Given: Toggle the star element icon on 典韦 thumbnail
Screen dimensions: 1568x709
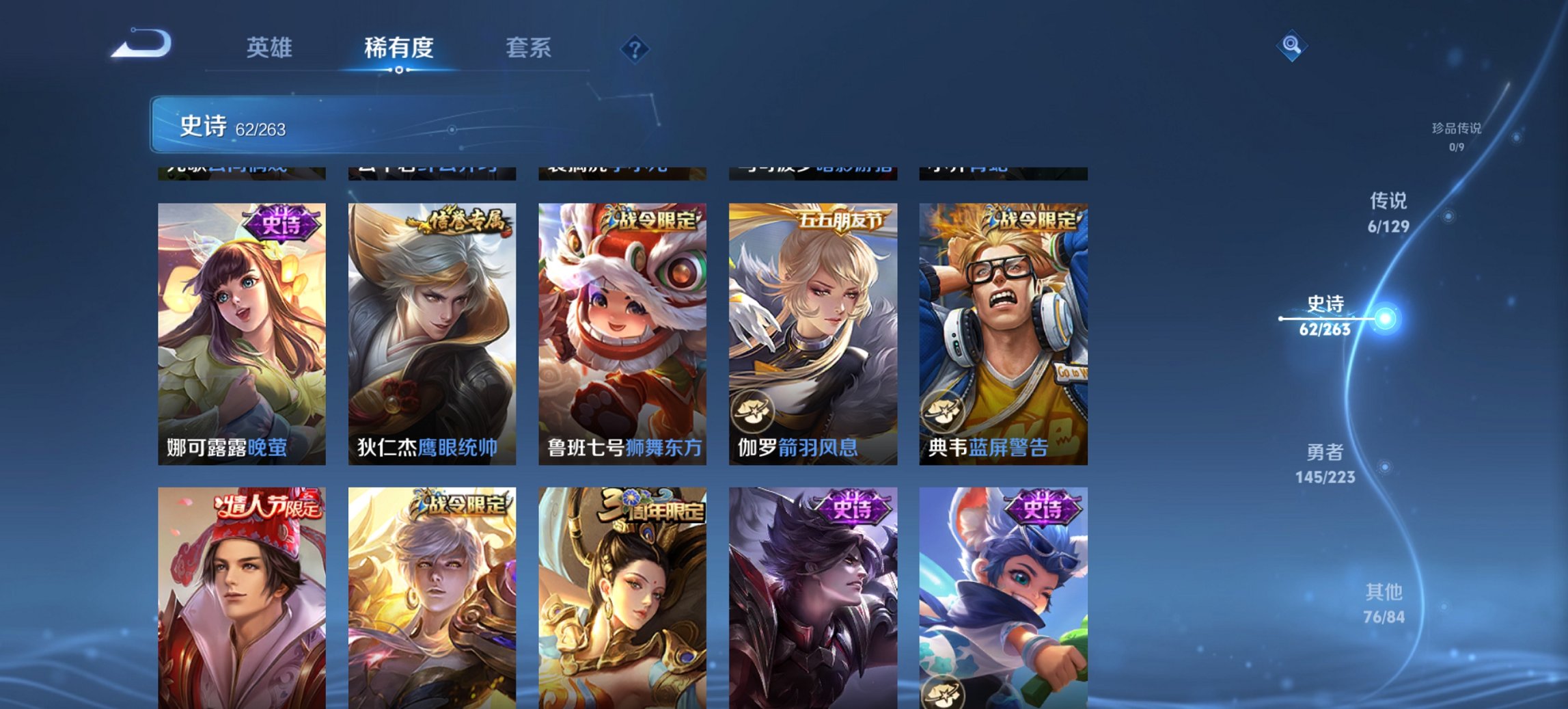Looking at the screenshot, I should [944, 410].
